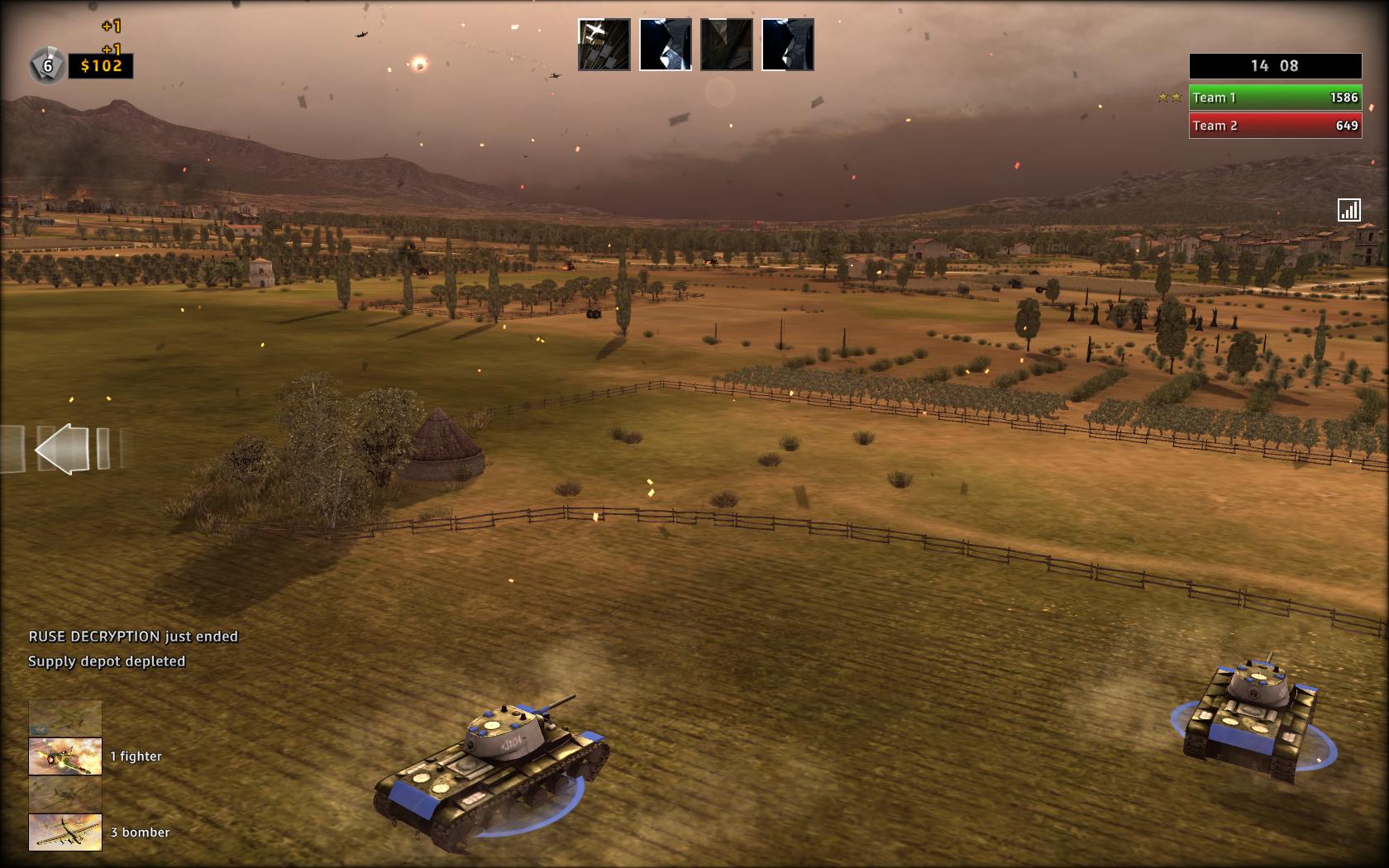The width and height of the screenshot is (1389, 868).
Task: Select the 3 bomber group thumbnail
Action: (x=65, y=832)
